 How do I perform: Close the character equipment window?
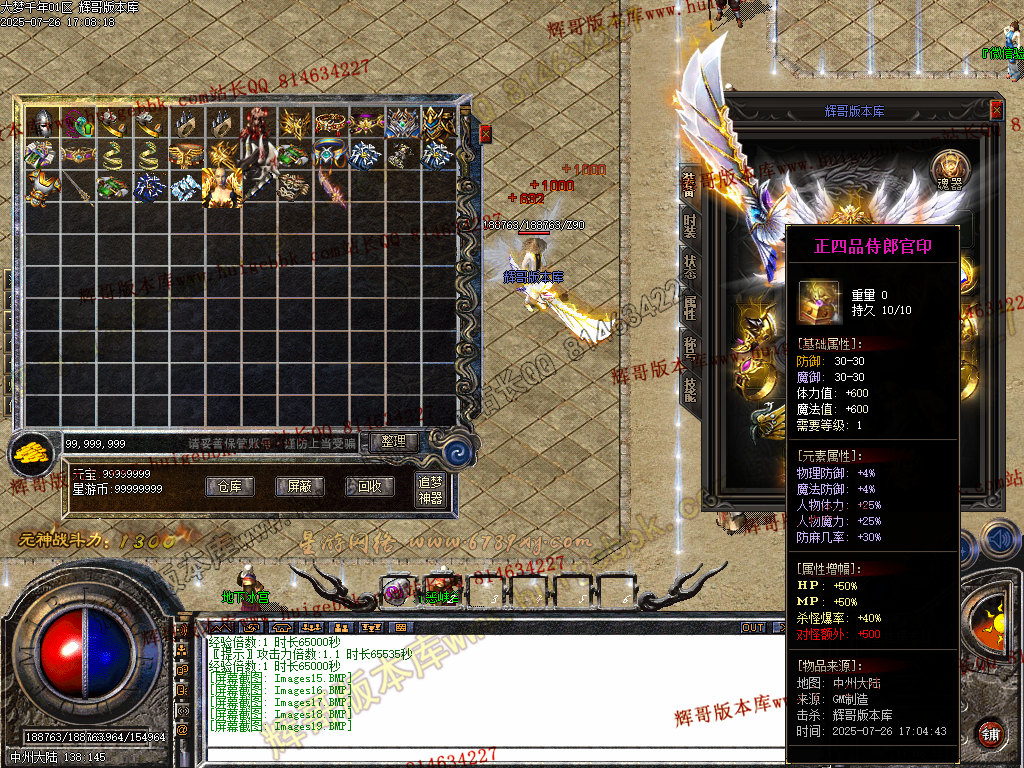click(996, 110)
